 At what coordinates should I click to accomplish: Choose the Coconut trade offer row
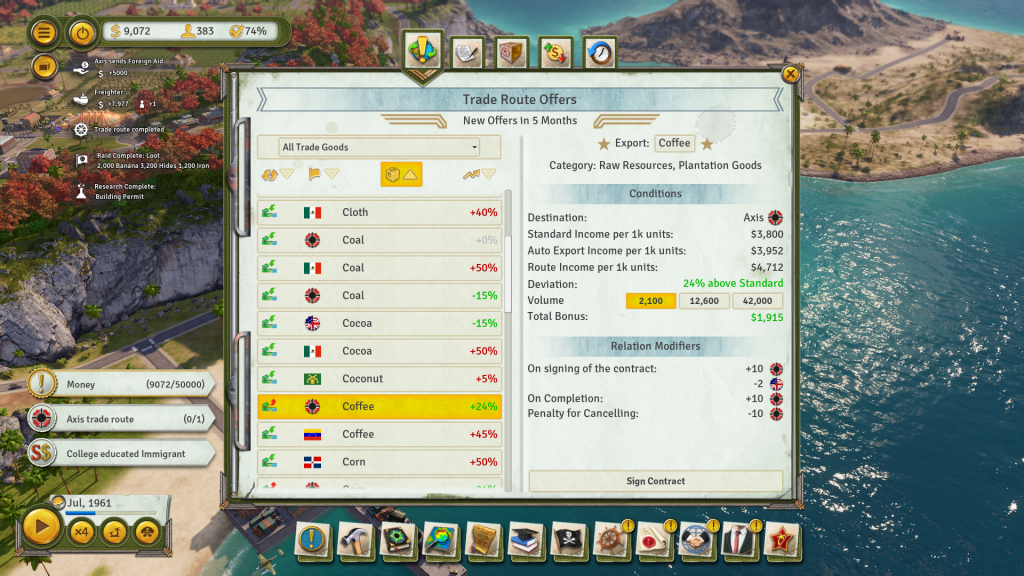pyautogui.click(x=380, y=379)
